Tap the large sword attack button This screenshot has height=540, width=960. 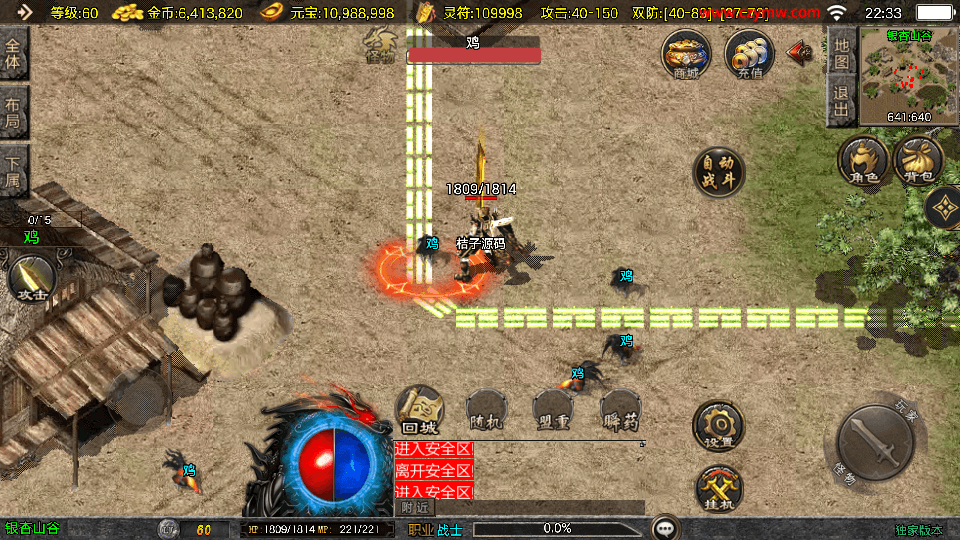click(x=873, y=443)
